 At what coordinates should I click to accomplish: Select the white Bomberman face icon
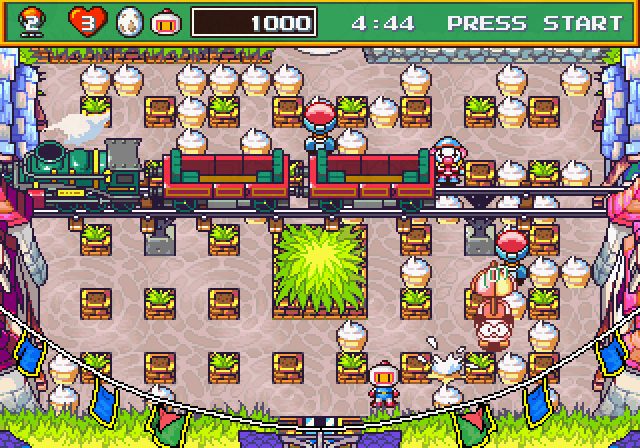pos(164,21)
